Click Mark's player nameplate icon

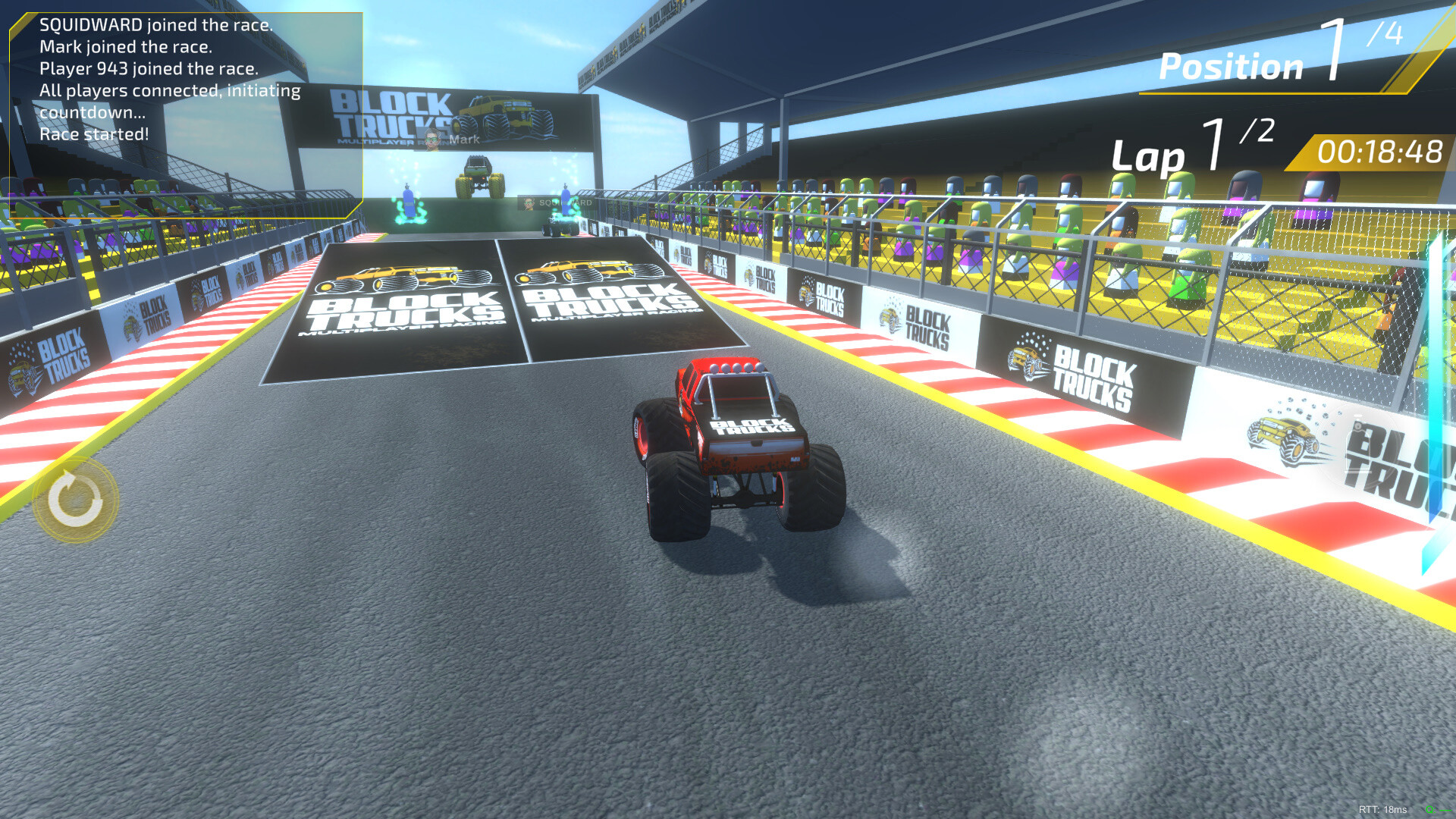click(x=432, y=140)
